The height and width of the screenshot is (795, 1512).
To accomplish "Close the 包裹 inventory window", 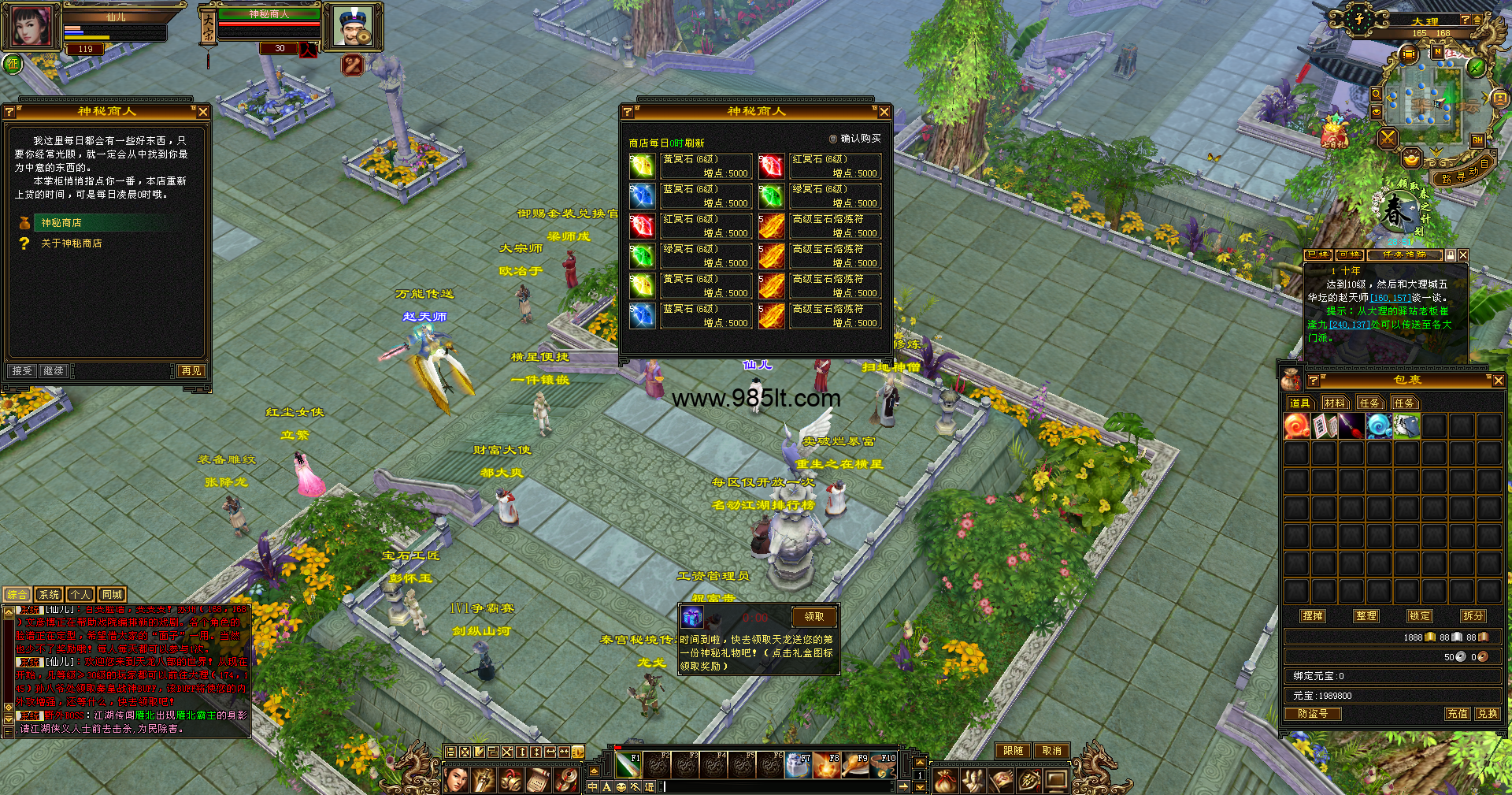I will (1498, 381).
